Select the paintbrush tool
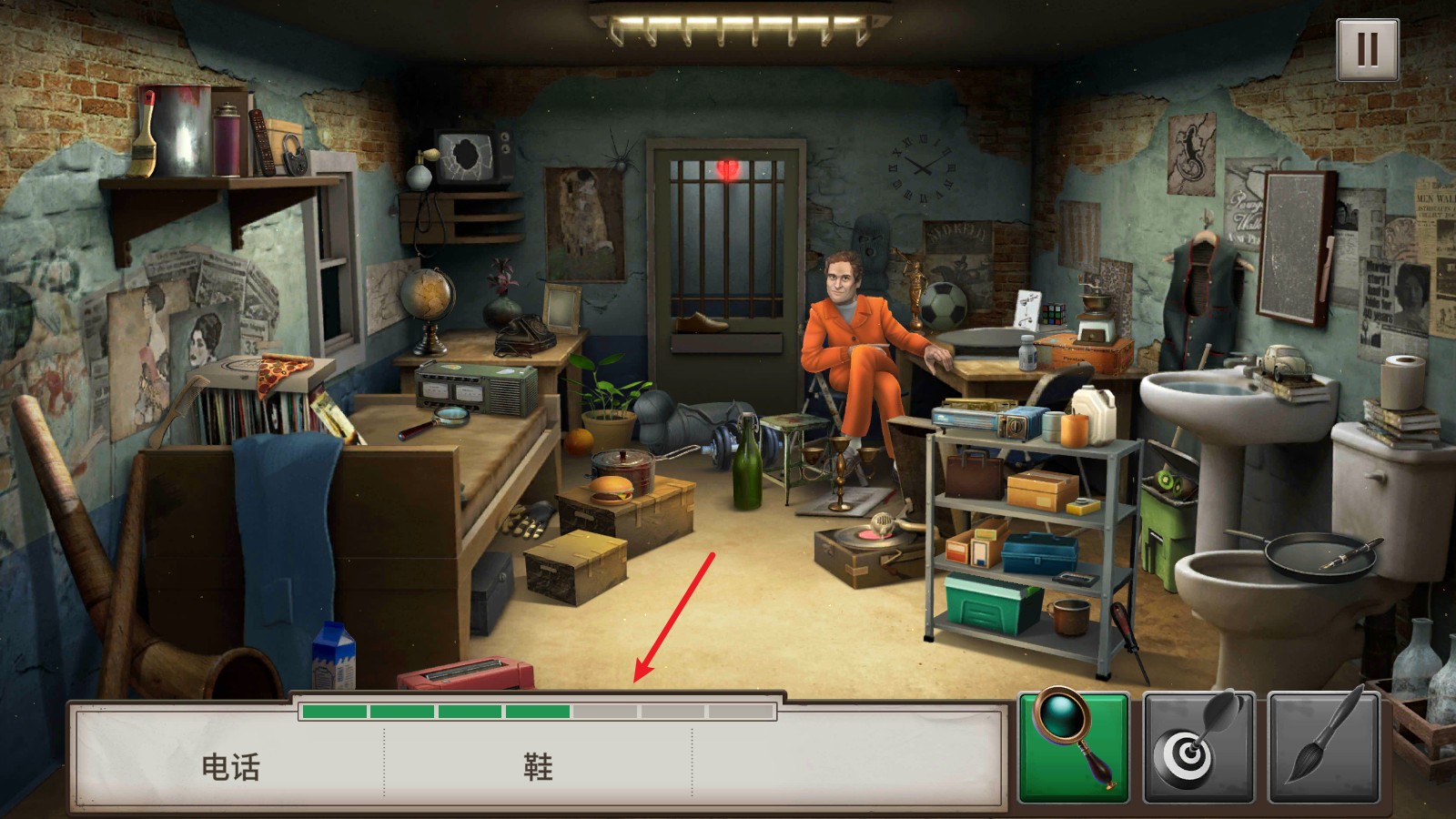The image size is (1456, 819). point(1323,746)
